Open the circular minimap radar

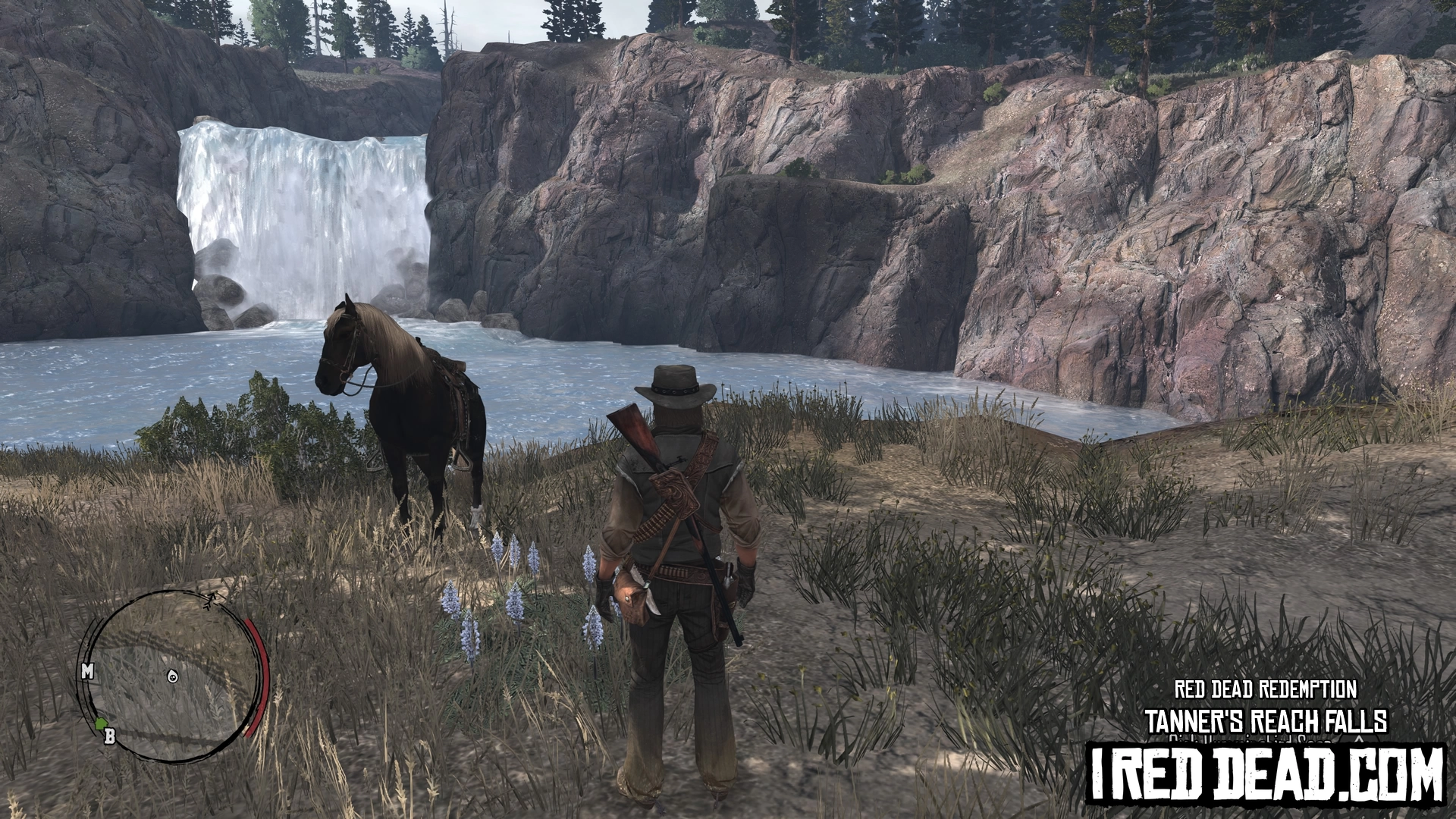[174, 675]
